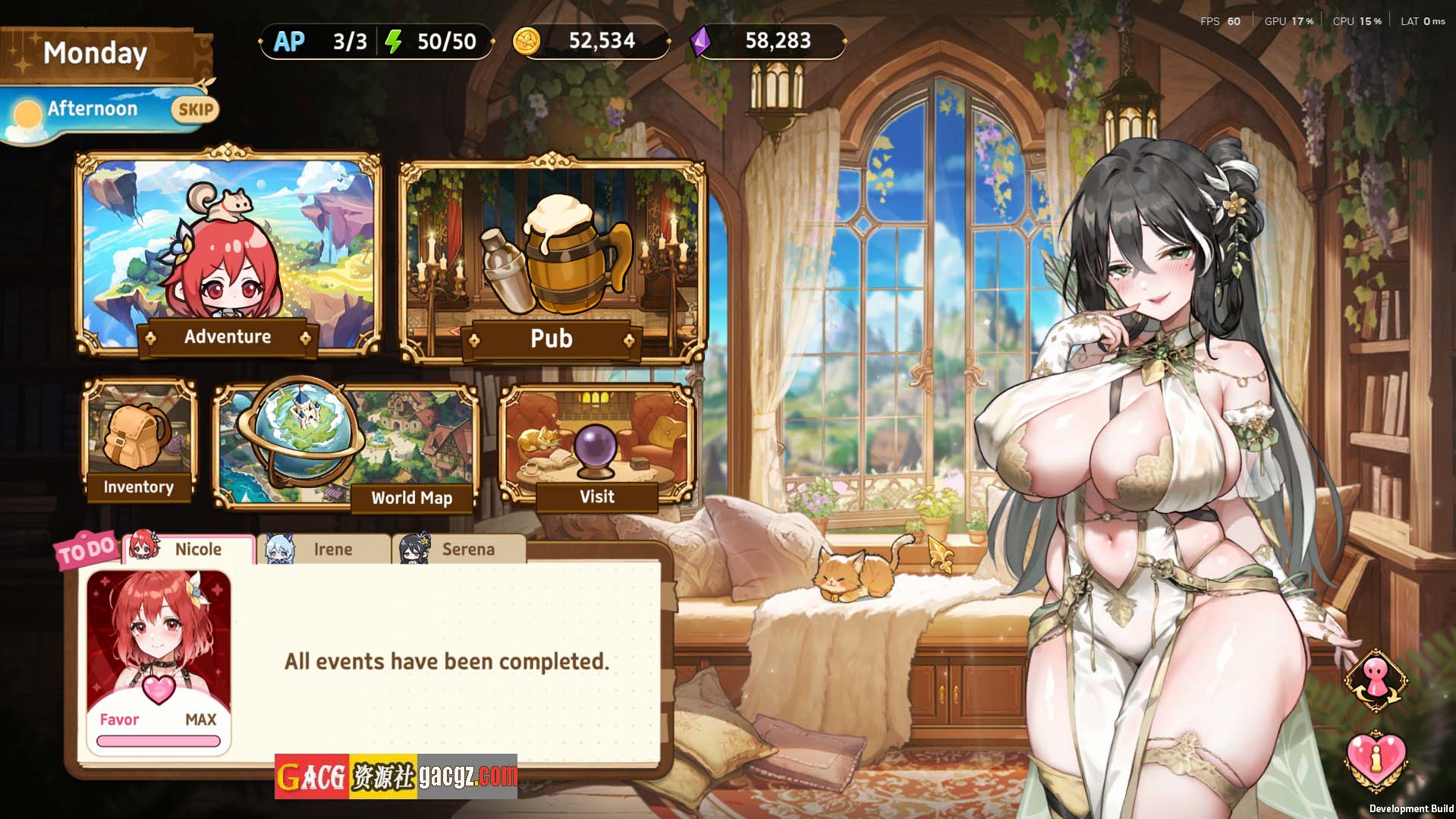The image size is (1456, 819).
Task: Click the character swap pawn icon
Action: click(x=1376, y=680)
